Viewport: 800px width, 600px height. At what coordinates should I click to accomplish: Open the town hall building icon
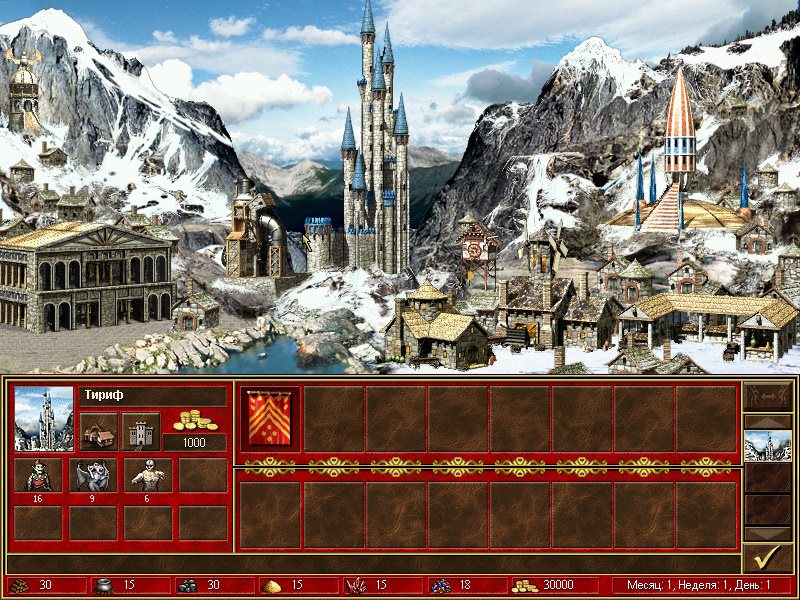[98, 431]
